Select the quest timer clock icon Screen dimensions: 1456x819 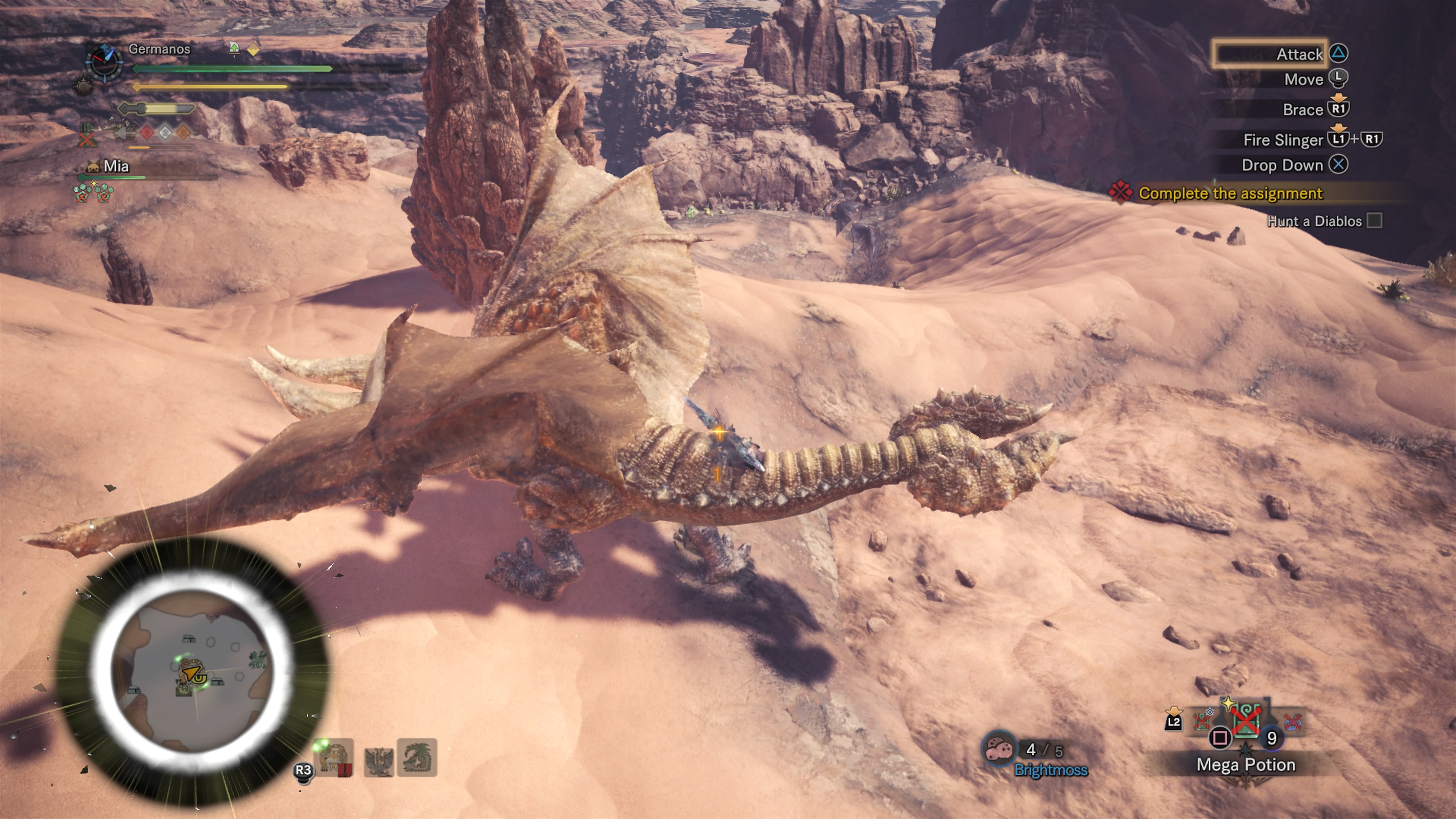pyautogui.click(x=104, y=61)
